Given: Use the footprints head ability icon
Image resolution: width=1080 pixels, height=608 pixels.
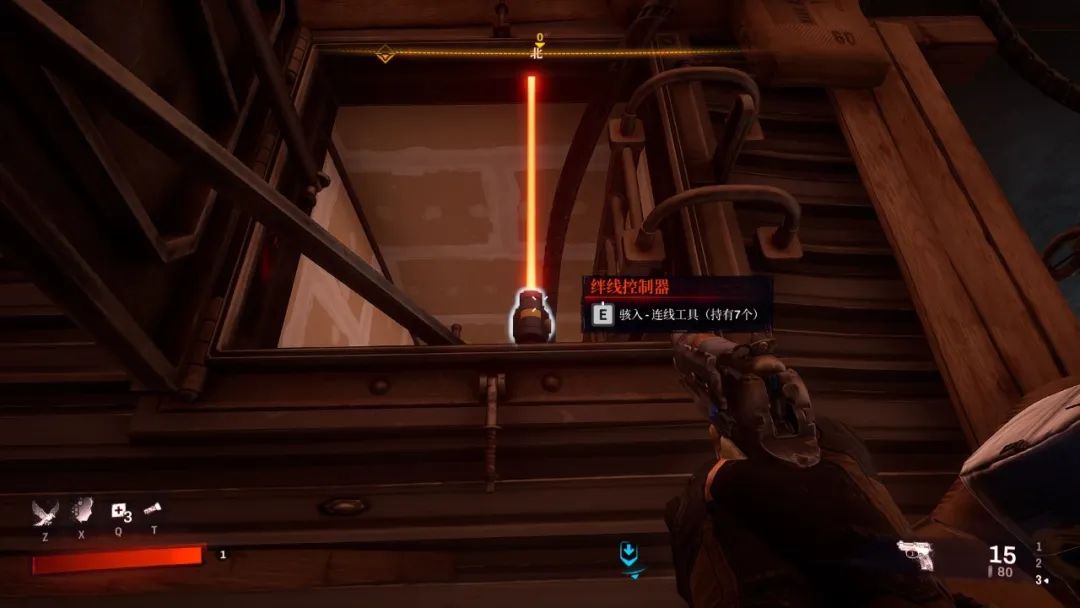Looking at the screenshot, I should [x=85, y=510].
